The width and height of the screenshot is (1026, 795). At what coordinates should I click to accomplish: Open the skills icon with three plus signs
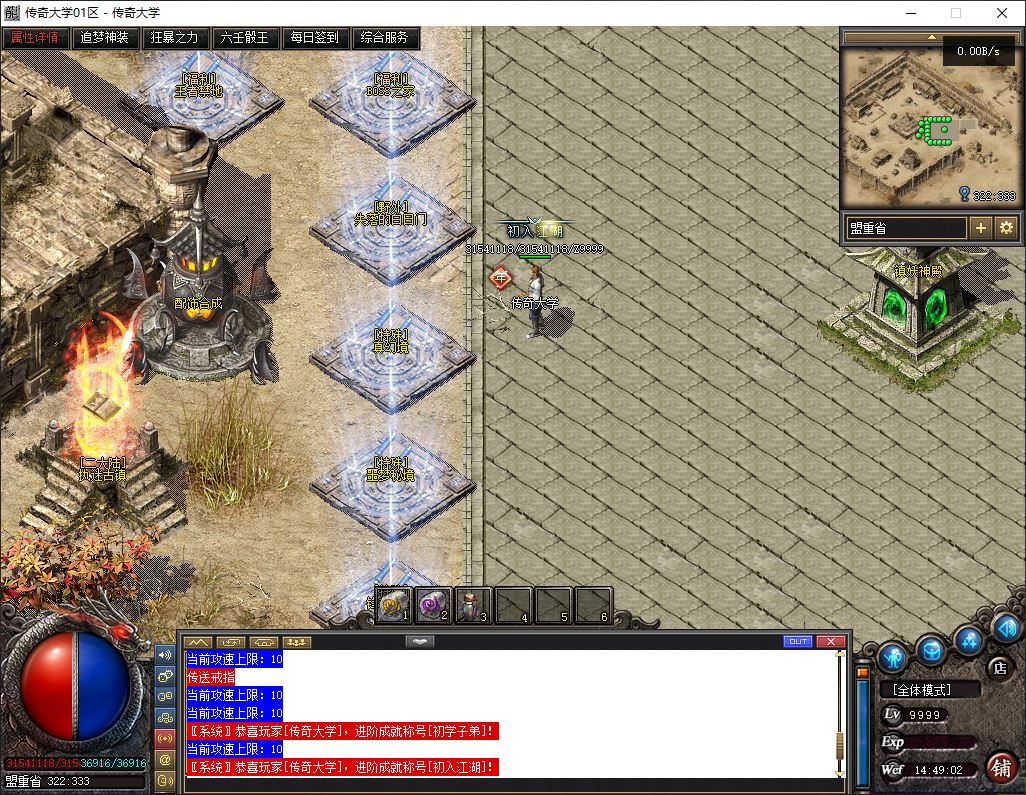(x=968, y=639)
